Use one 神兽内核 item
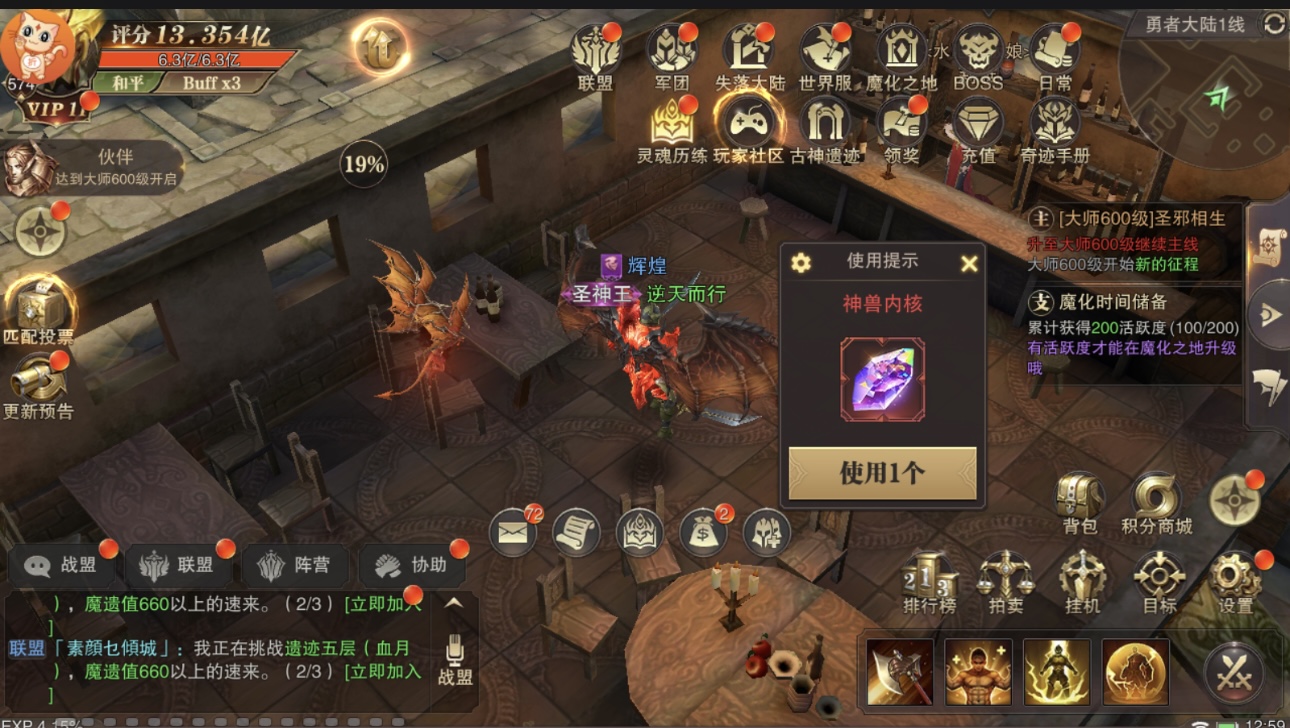The height and width of the screenshot is (728, 1290). pyautogui.click(x=882, y=473)
